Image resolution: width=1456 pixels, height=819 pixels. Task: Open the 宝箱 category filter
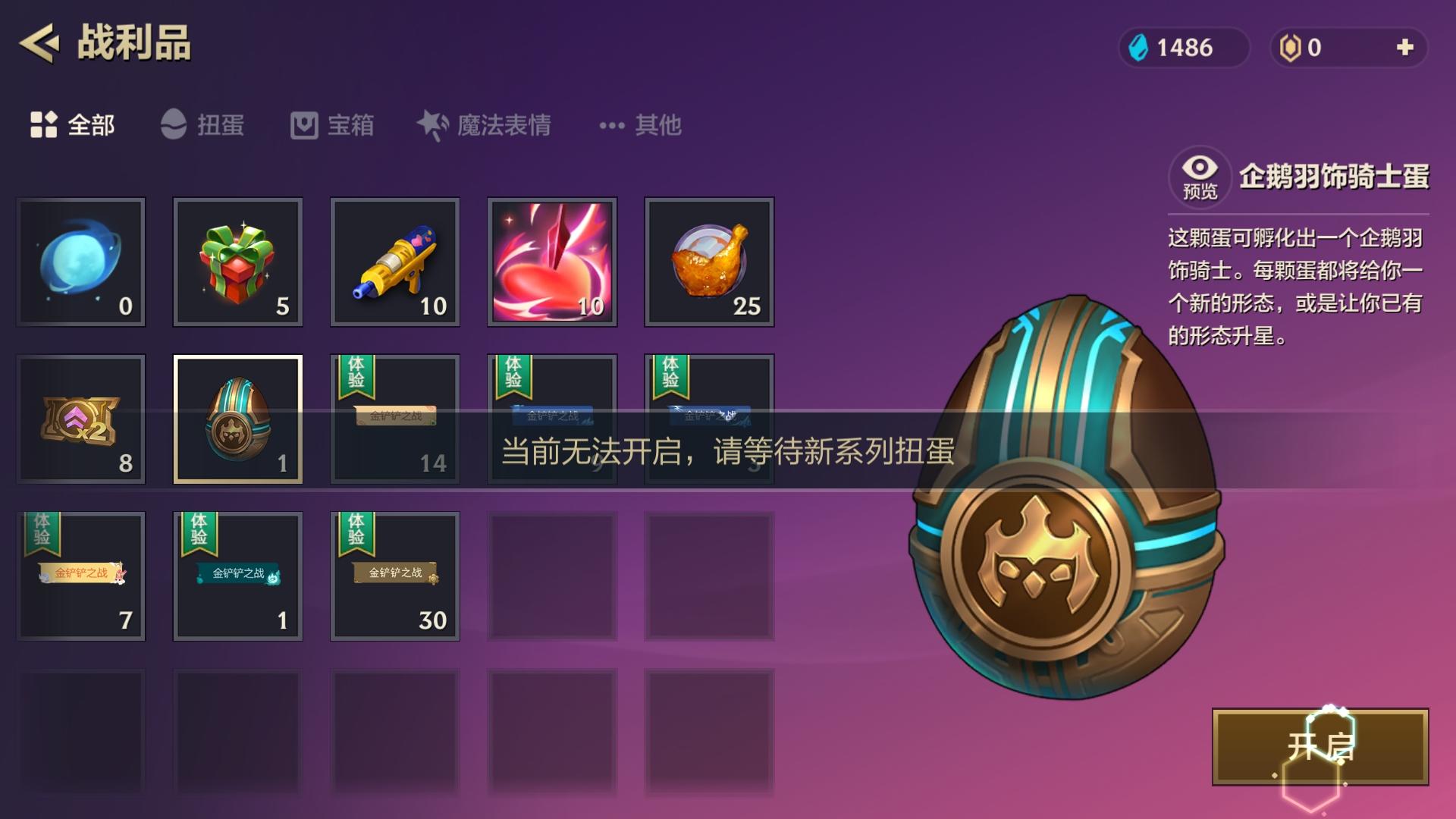[x=332, y=126]
